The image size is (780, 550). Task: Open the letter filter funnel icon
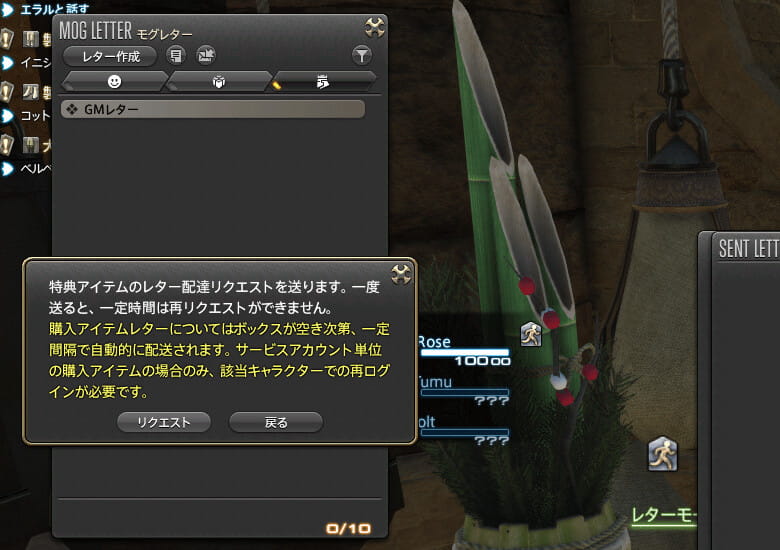(361, 56)
